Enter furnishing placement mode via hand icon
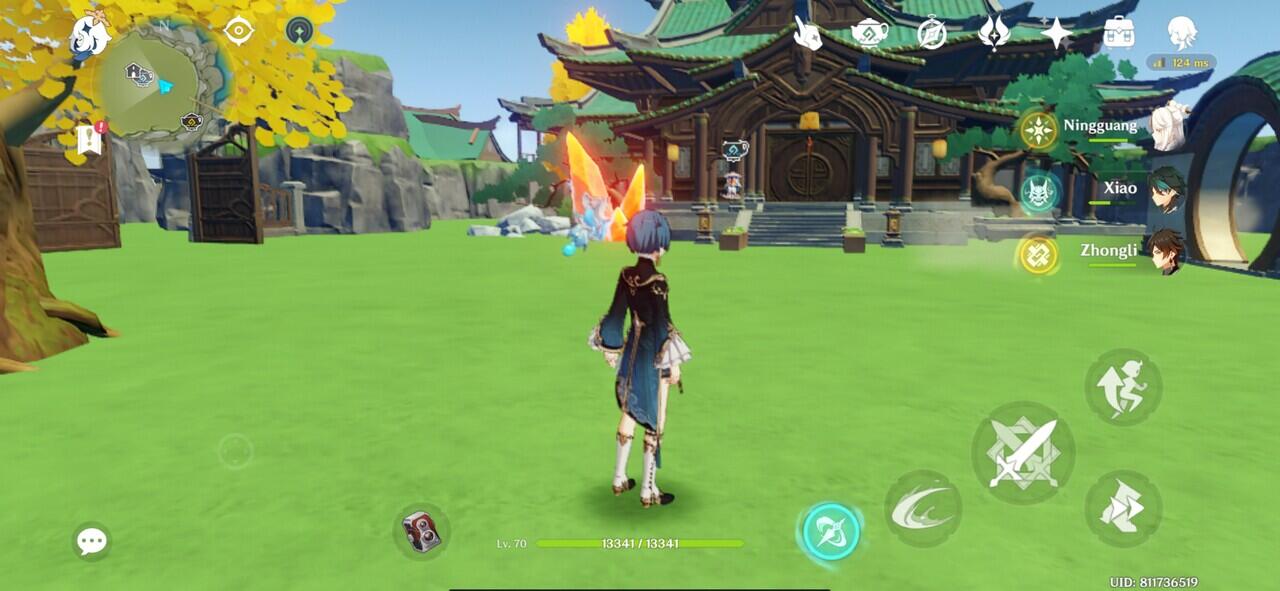The width and height of the screenshot is (1280, 591). pos(807,33)
